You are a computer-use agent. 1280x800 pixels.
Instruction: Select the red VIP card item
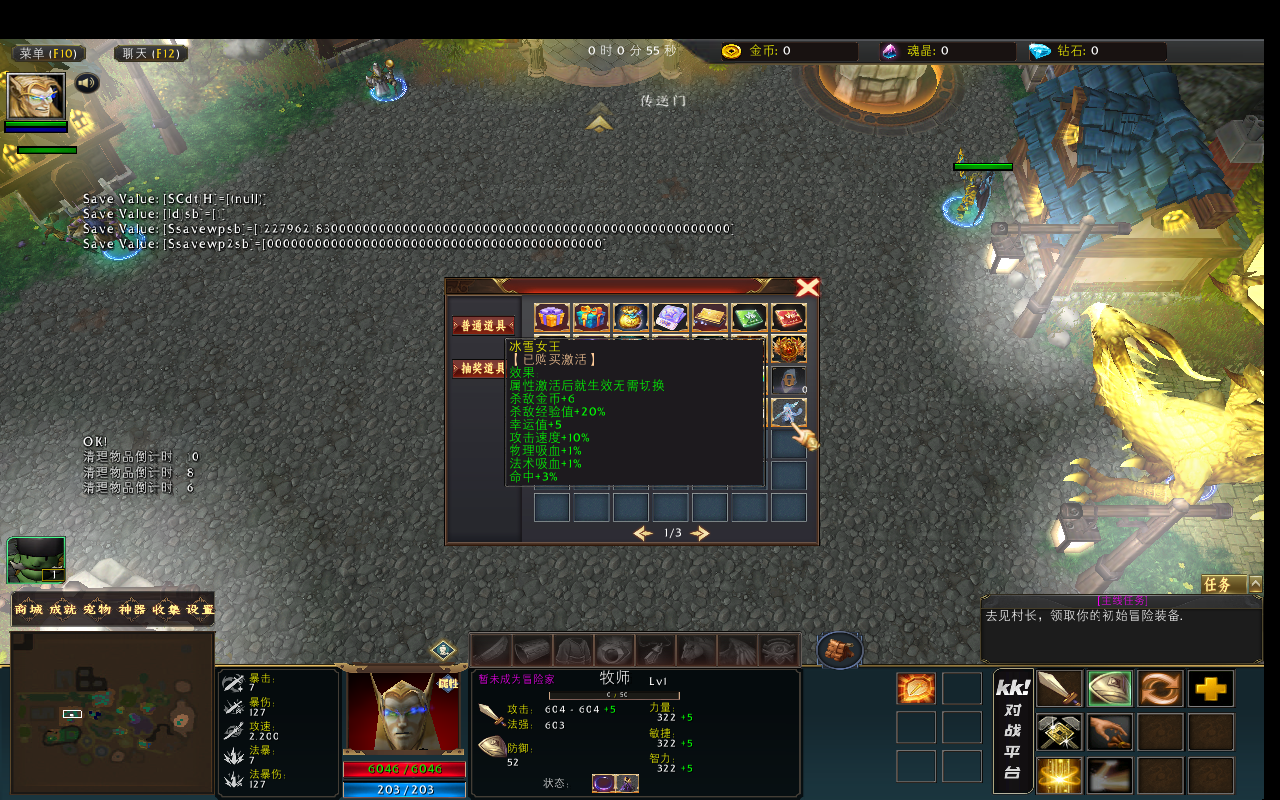click(788, 318)
